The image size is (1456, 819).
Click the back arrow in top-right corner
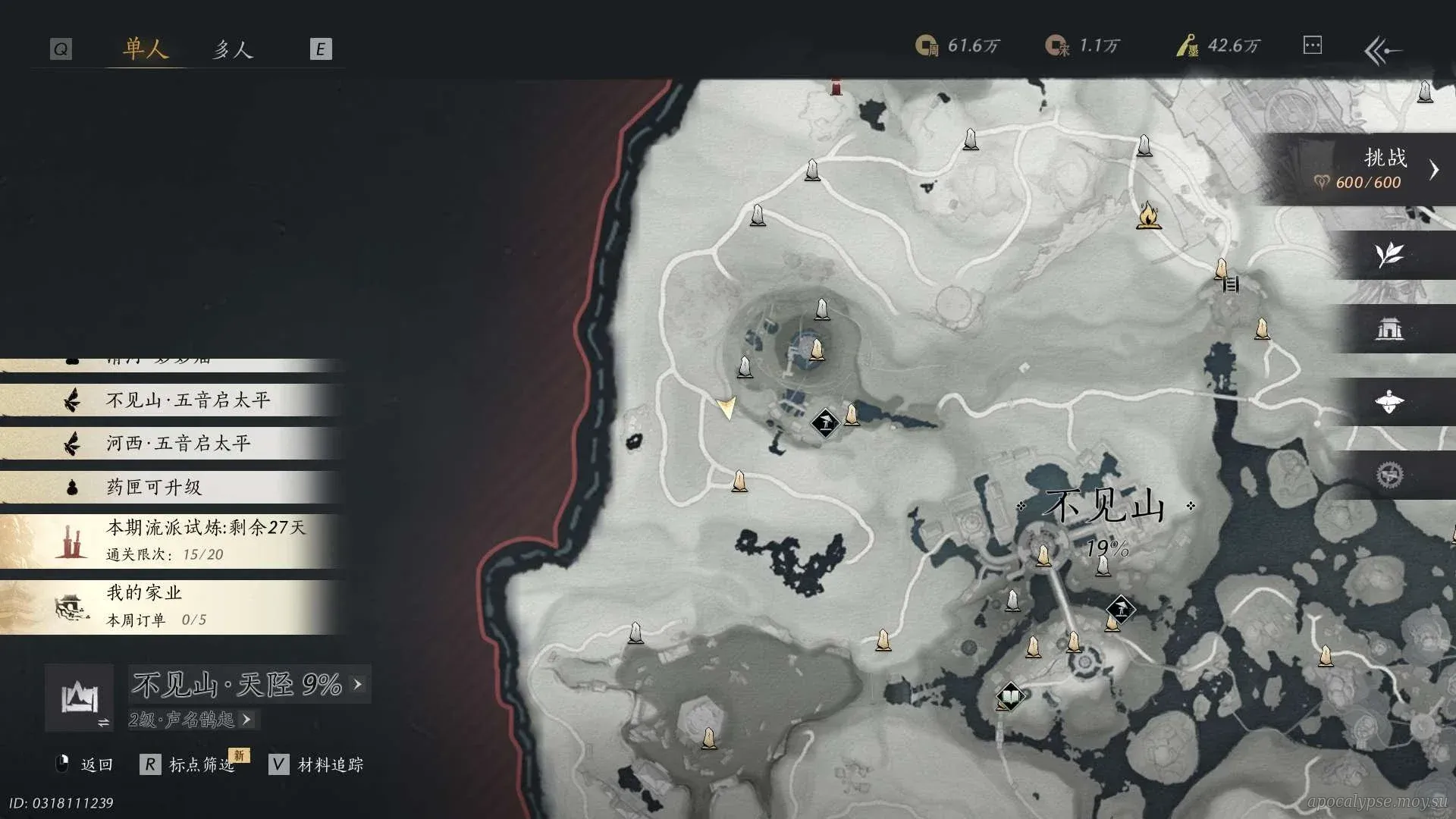click(x=1382, y=51)
